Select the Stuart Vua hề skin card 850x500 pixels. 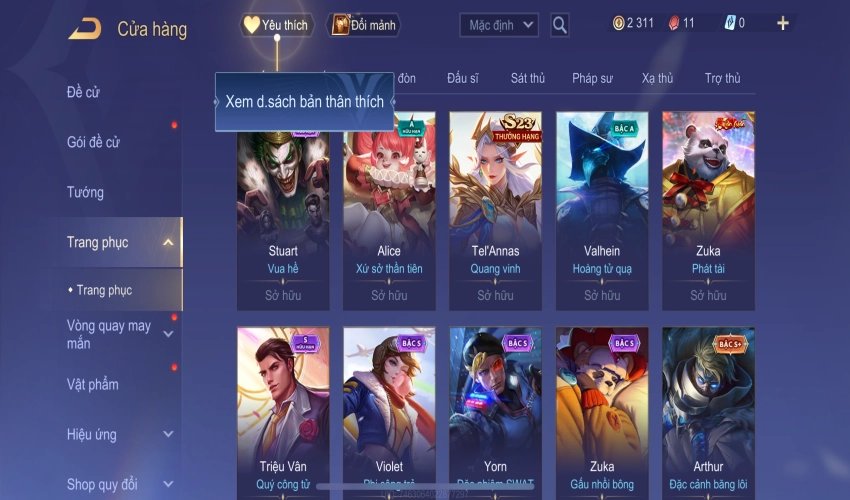tap(284, 210)
